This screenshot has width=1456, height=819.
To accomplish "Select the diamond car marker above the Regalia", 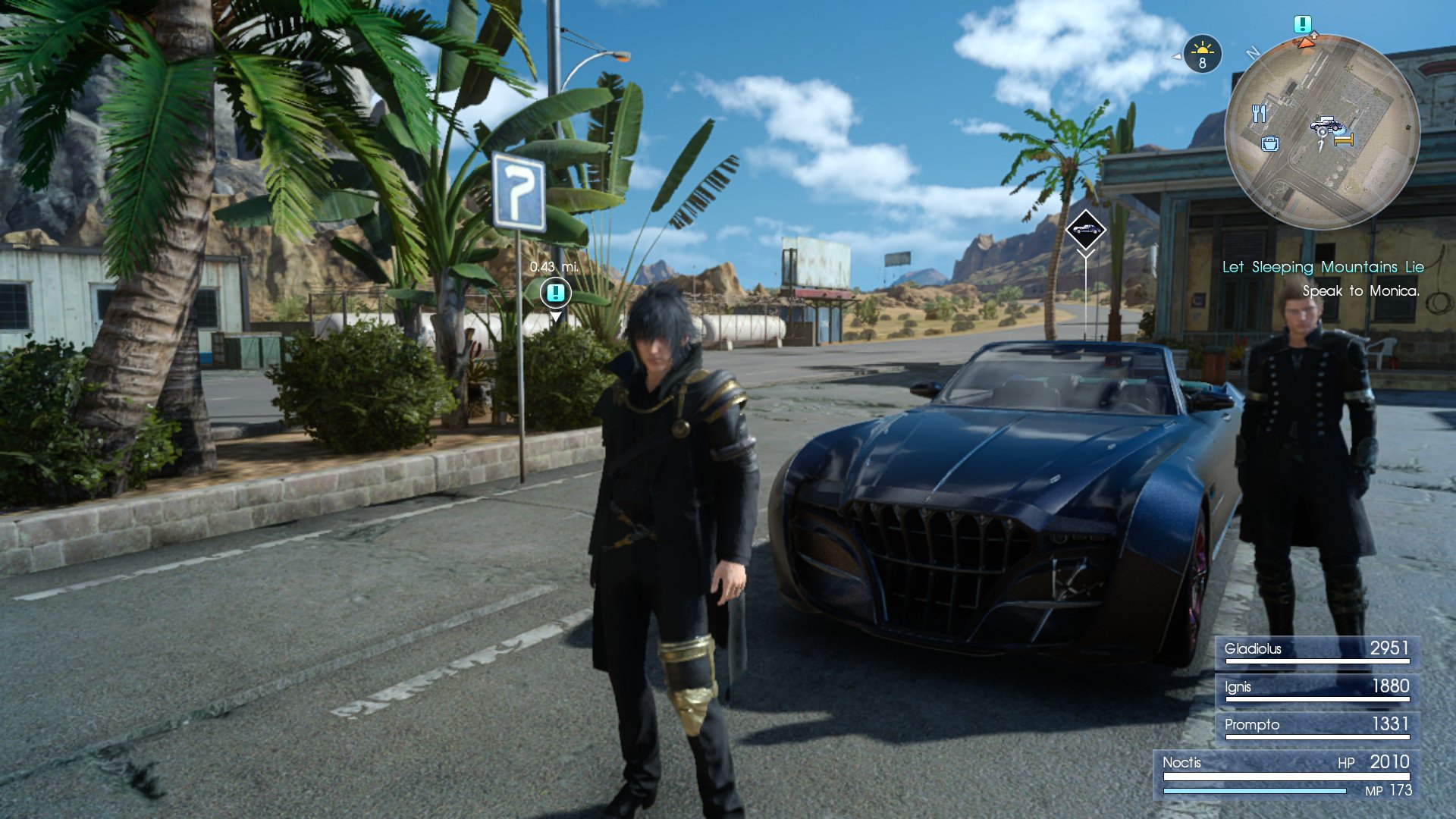I will coord(1085,229).
